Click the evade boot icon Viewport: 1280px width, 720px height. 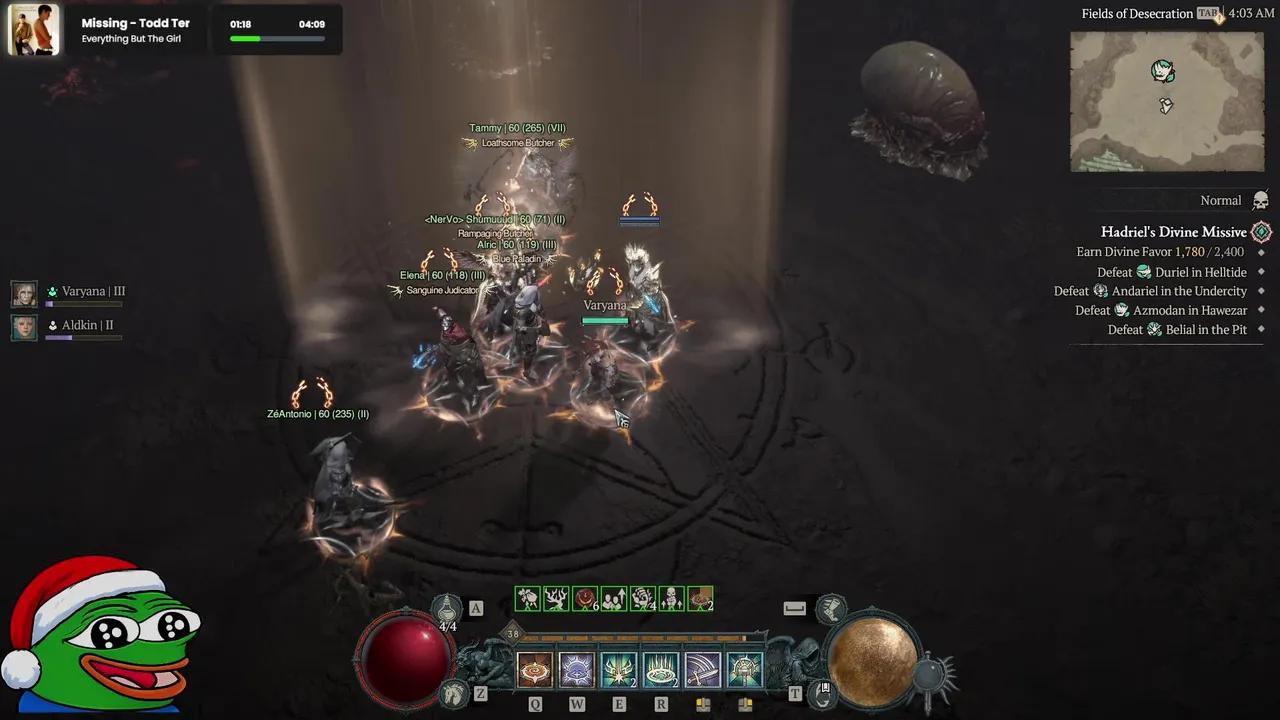(829, 607)
